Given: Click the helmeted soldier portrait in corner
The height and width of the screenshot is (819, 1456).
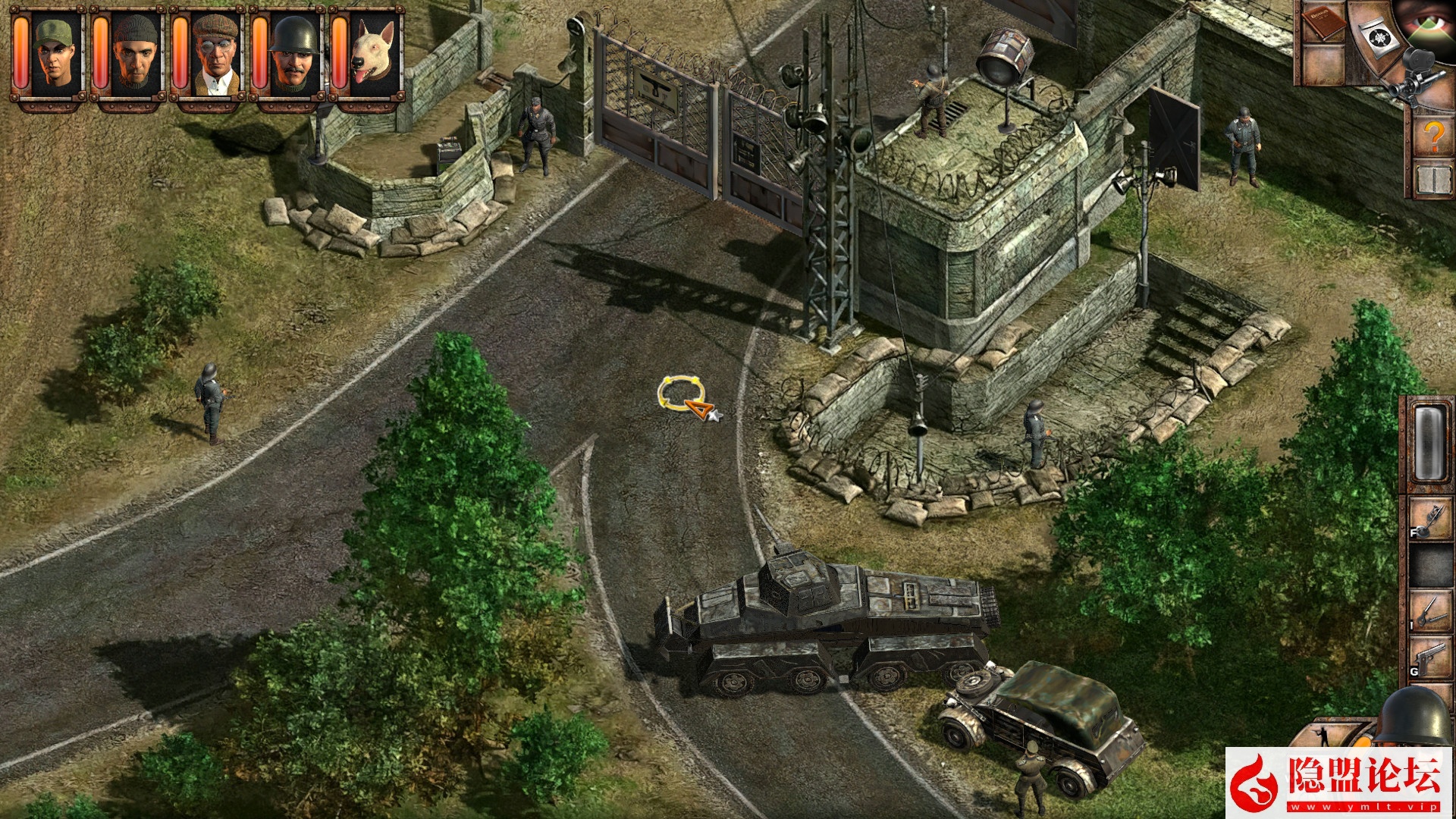Looking at the screenshot, I should click(1415, 717).
